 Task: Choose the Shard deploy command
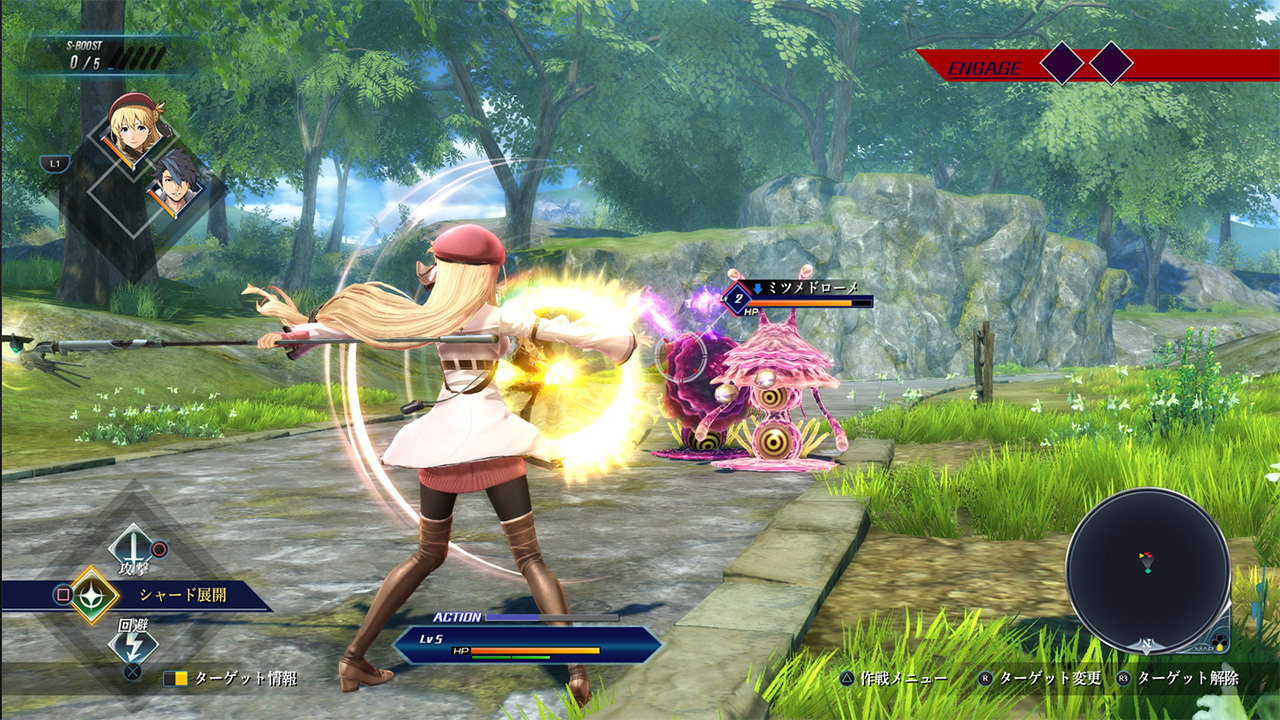point(95,595)
